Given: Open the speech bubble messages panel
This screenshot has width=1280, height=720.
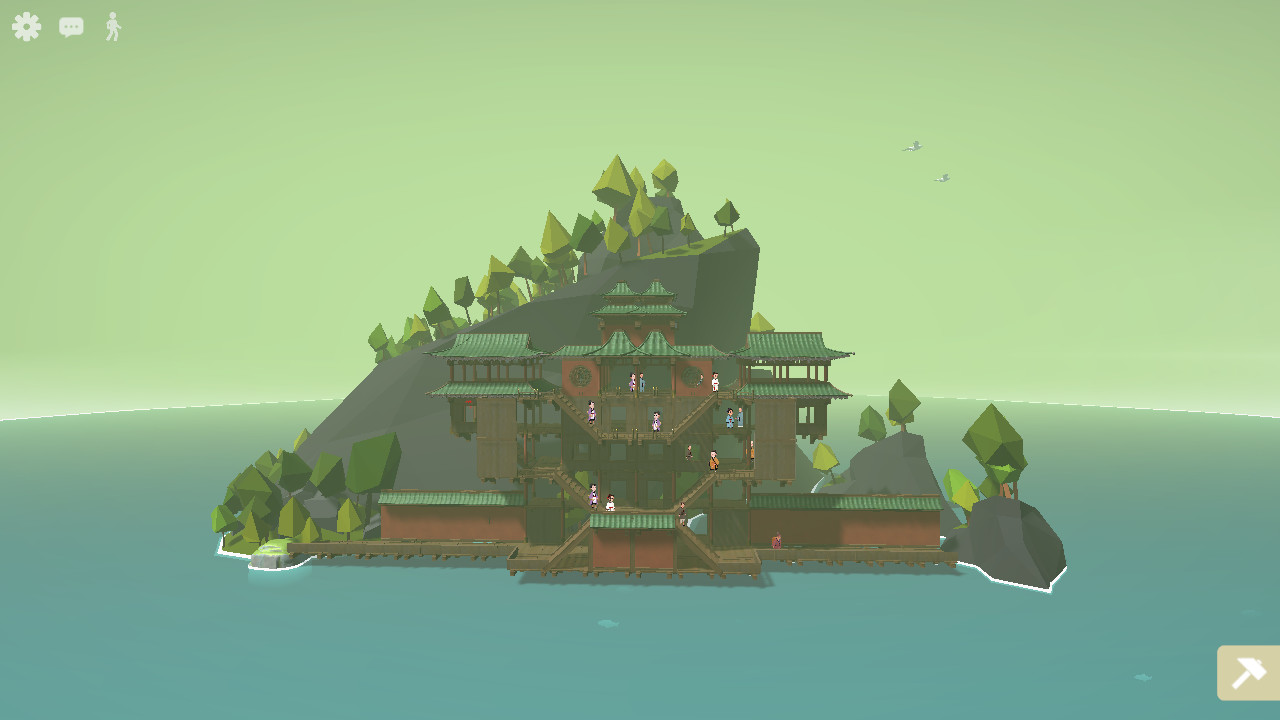Looking at the screenshot, I should tap(70, 27).
